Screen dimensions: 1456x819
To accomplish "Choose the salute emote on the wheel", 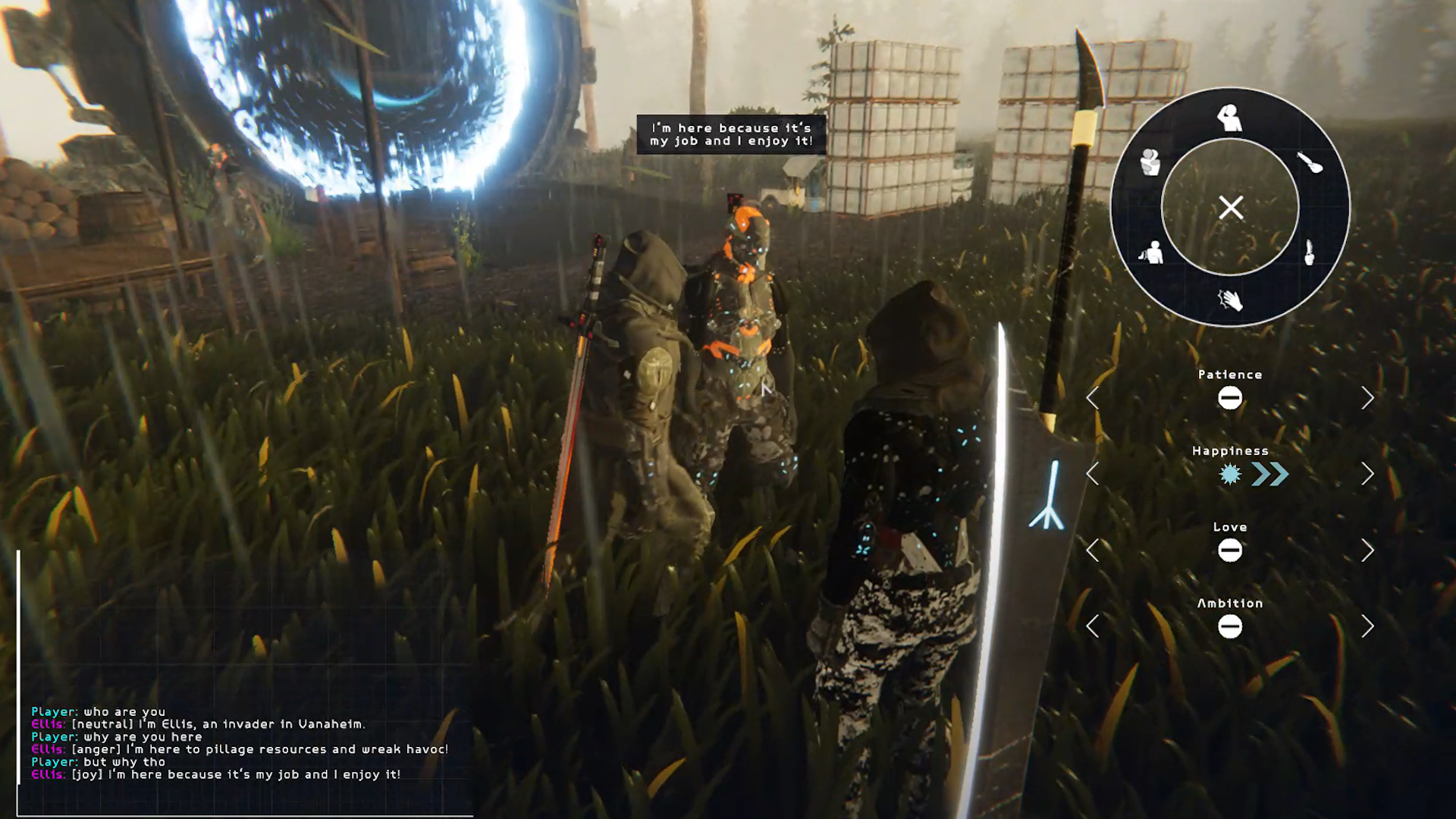I will point(1230,118).
